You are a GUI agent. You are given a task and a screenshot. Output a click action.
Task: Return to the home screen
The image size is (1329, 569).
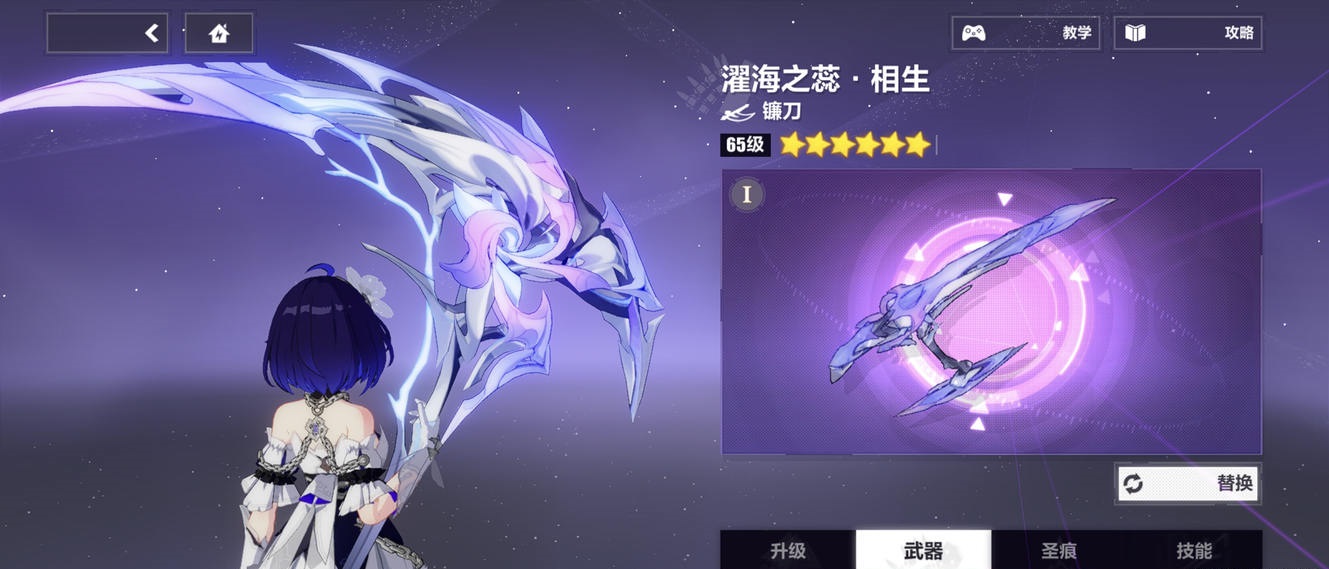[x=219, y=34]
